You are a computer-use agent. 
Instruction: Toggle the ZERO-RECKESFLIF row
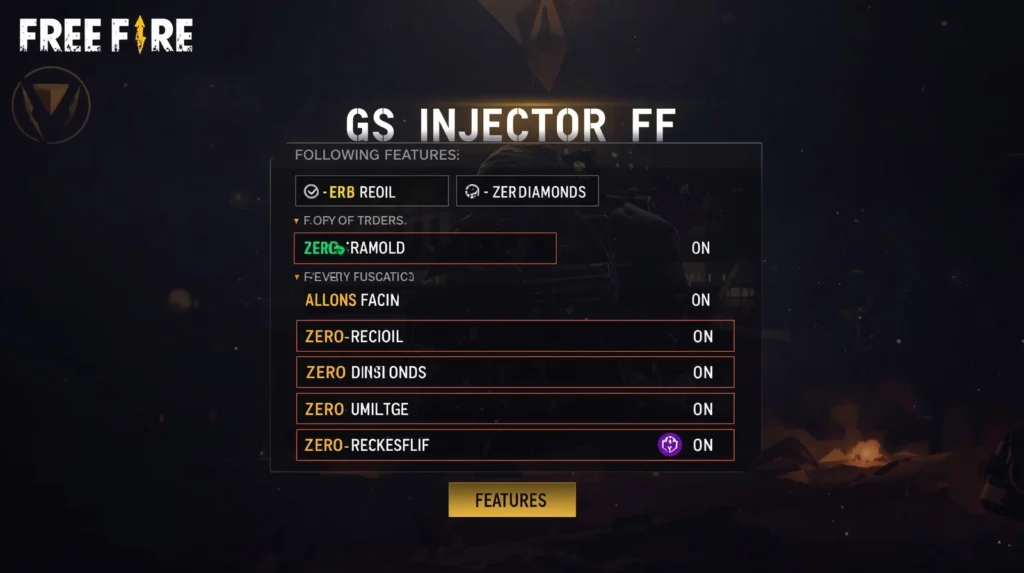pyautogui.click(x=703, y=445)
